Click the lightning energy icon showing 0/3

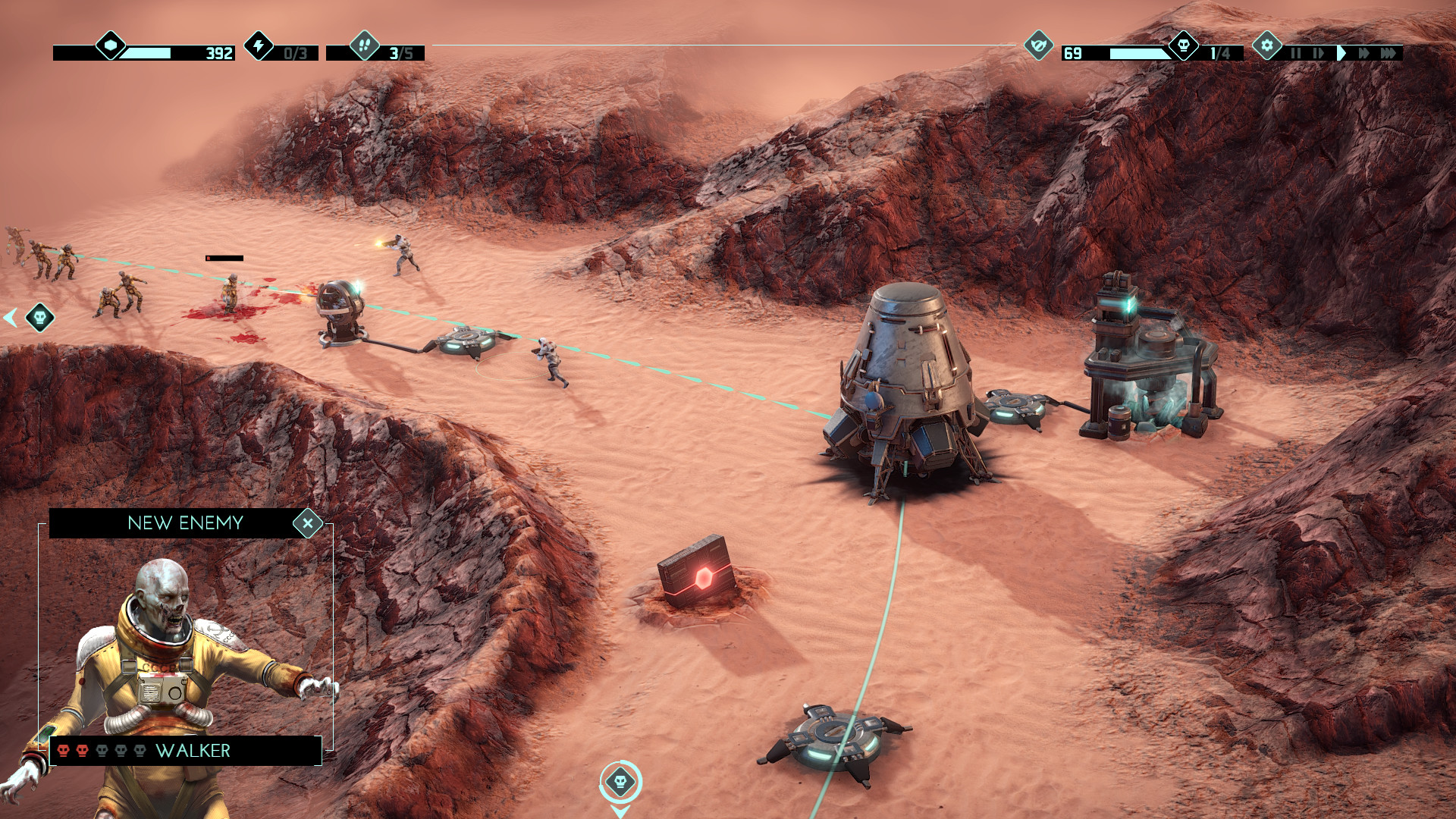point(260,47)
